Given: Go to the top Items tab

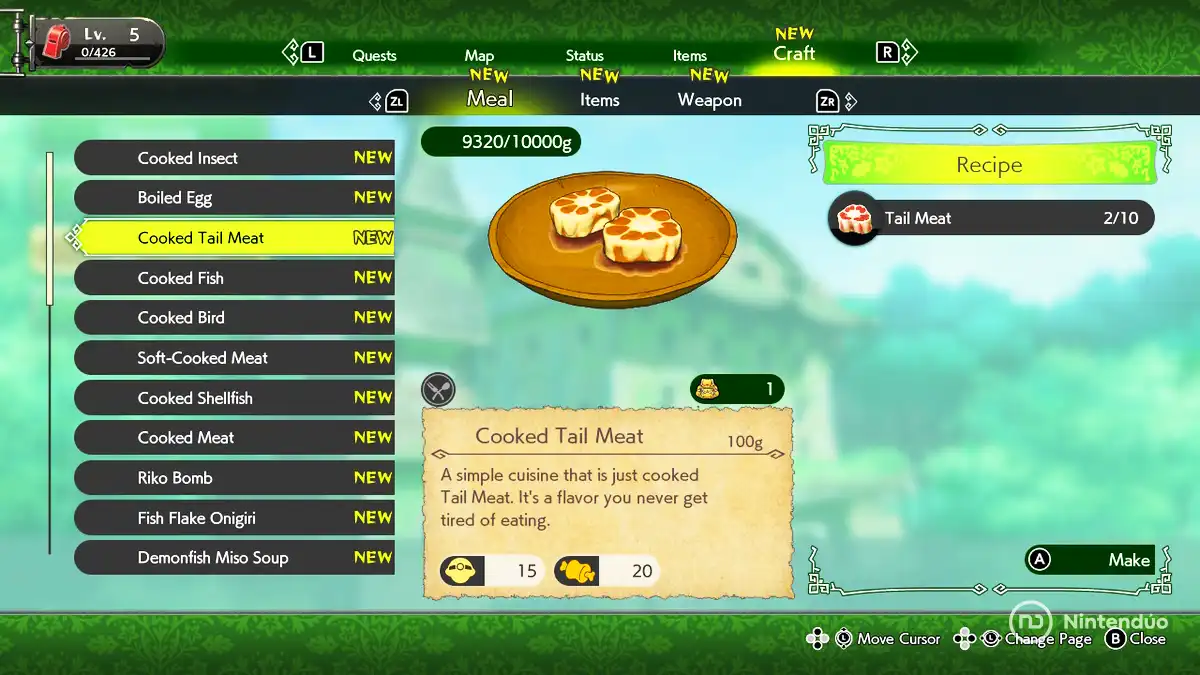Looking at the screenshot, I should [x=689, y=56].
